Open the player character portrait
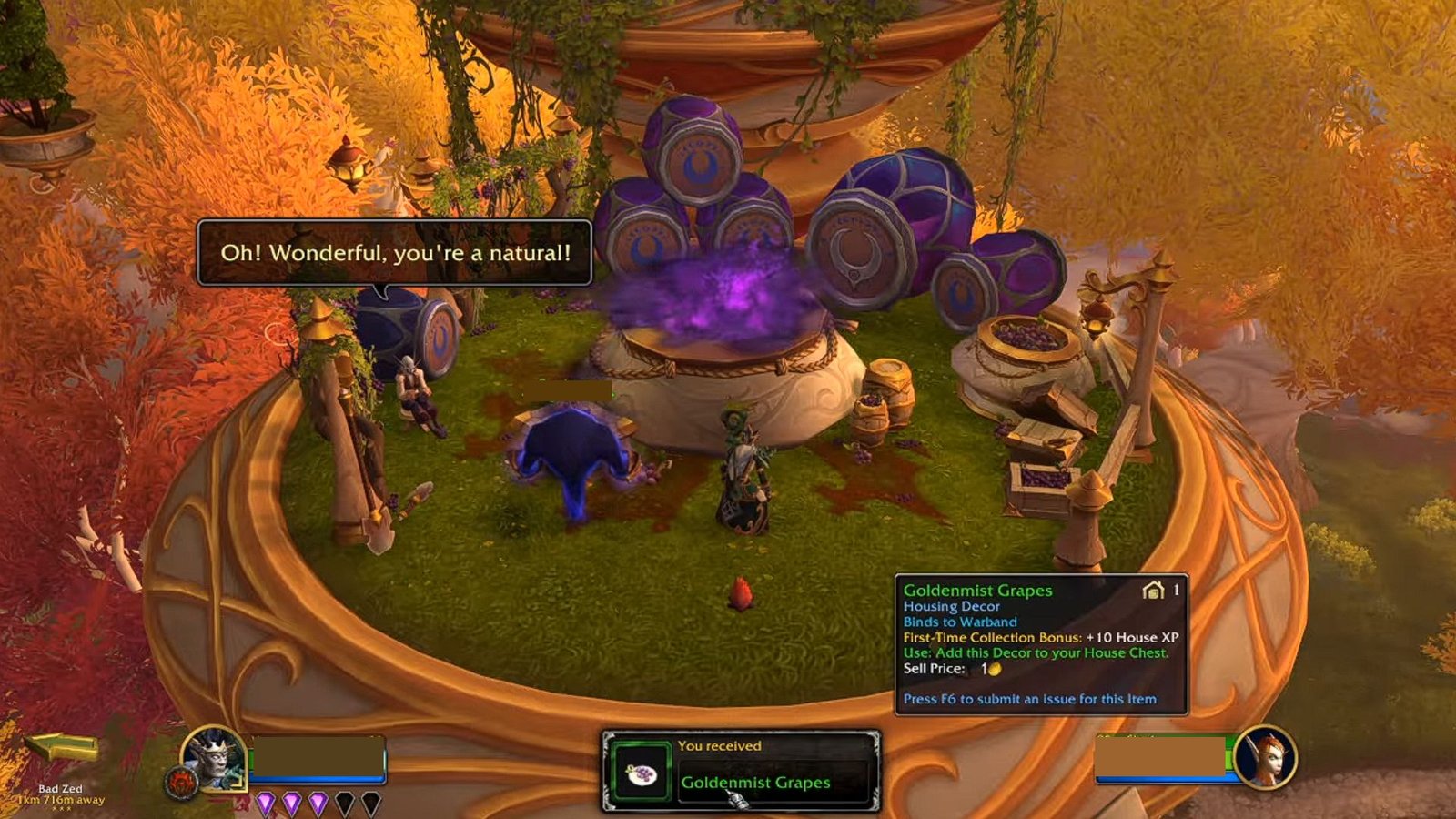 214,758
